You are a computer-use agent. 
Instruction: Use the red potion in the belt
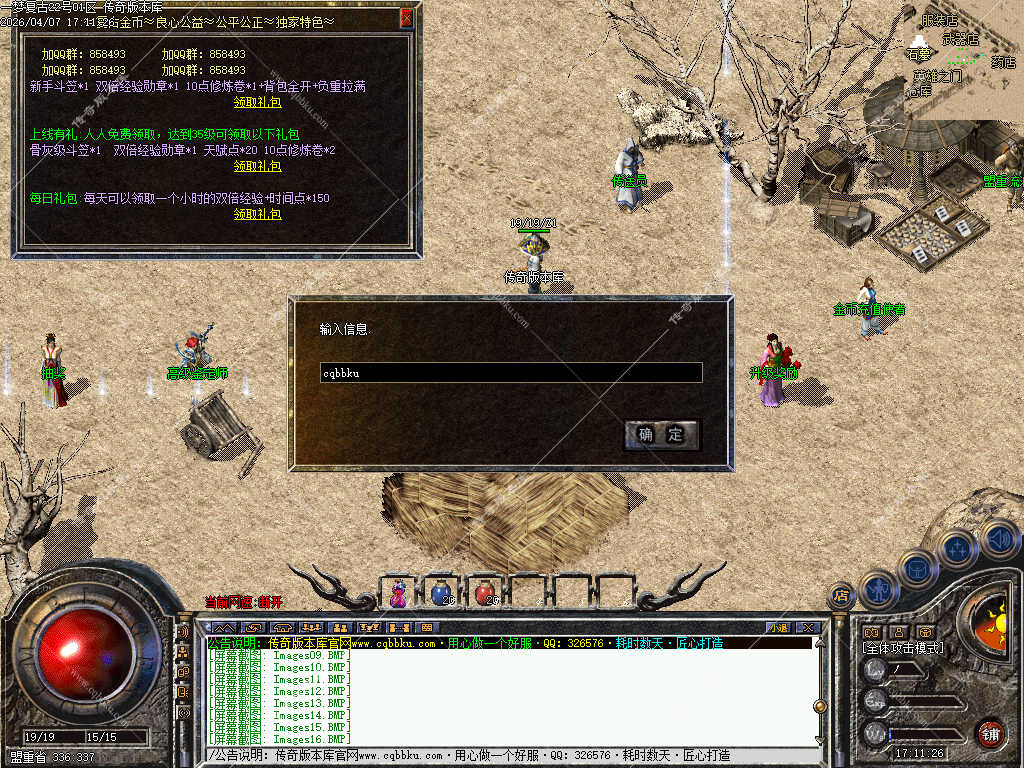tap(485, 593)
